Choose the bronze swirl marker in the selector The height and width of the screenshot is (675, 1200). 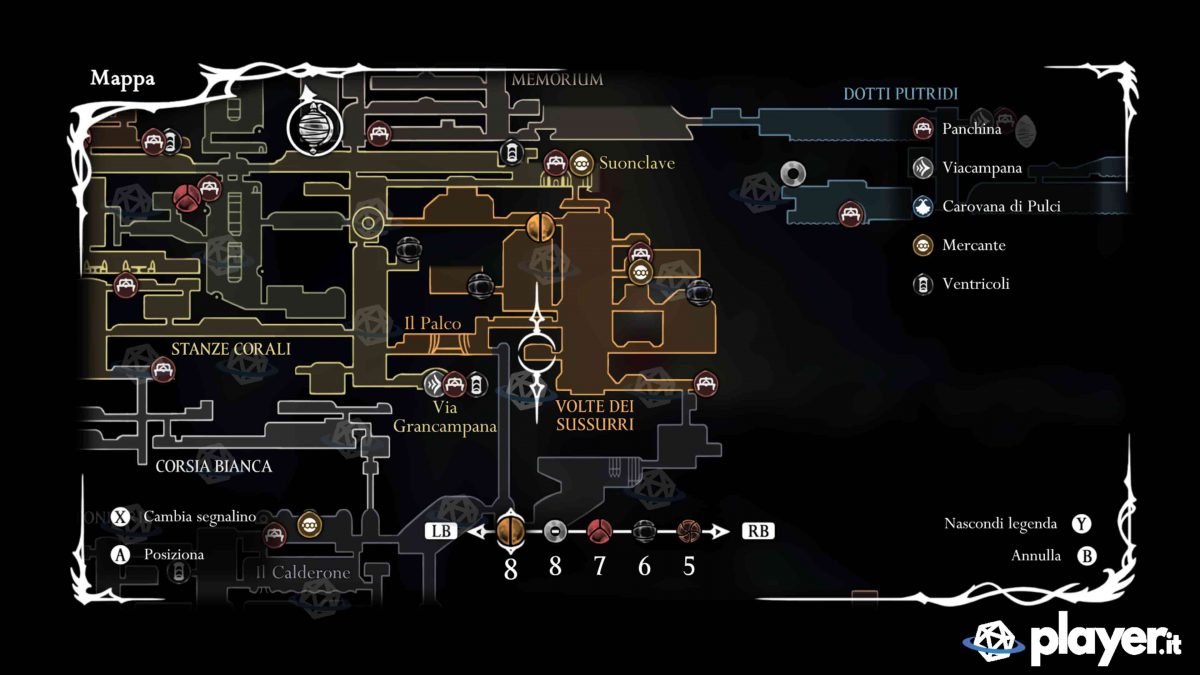688,531
